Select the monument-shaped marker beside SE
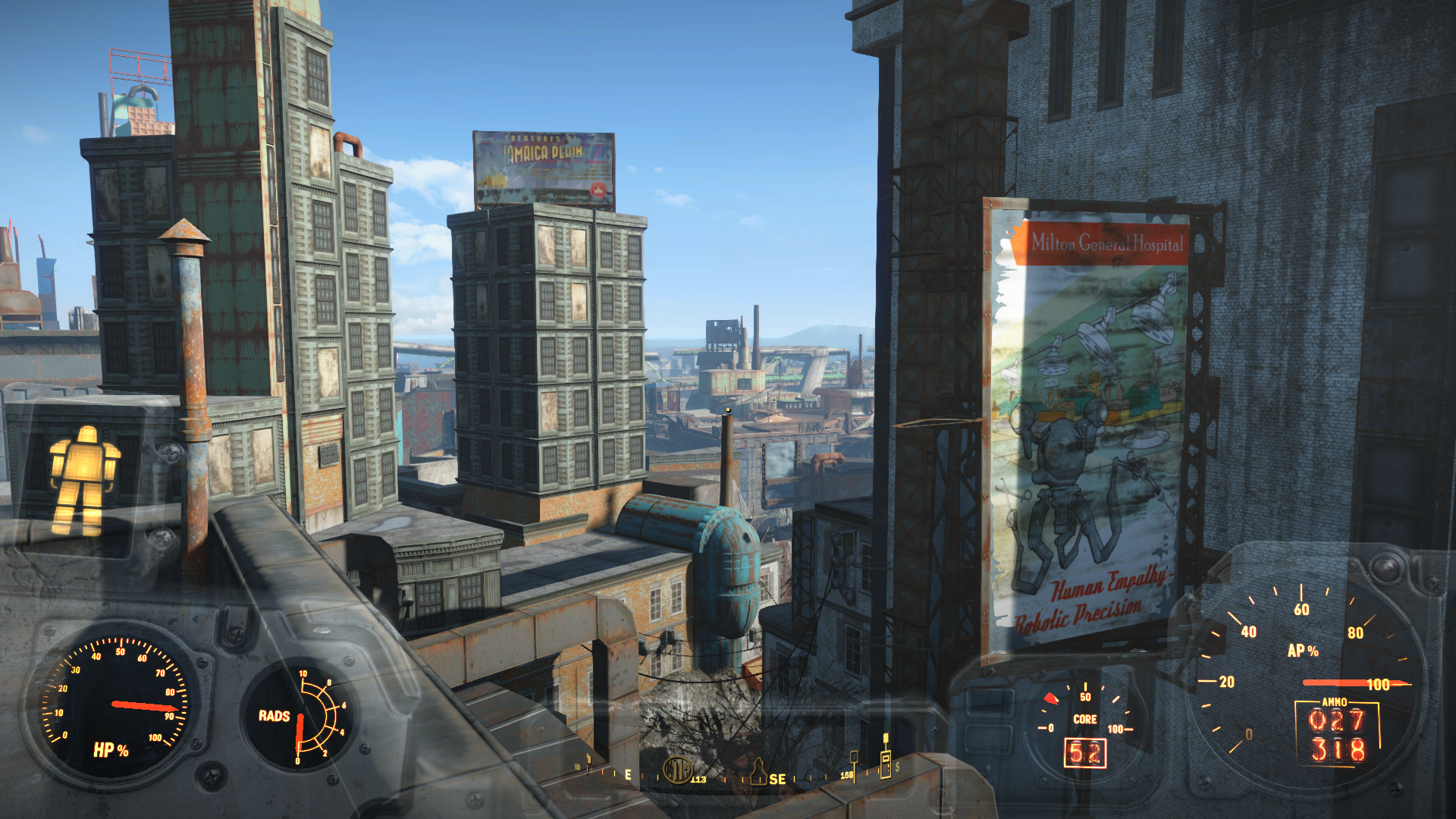The image size is (1456, 819). coord(758,771)
